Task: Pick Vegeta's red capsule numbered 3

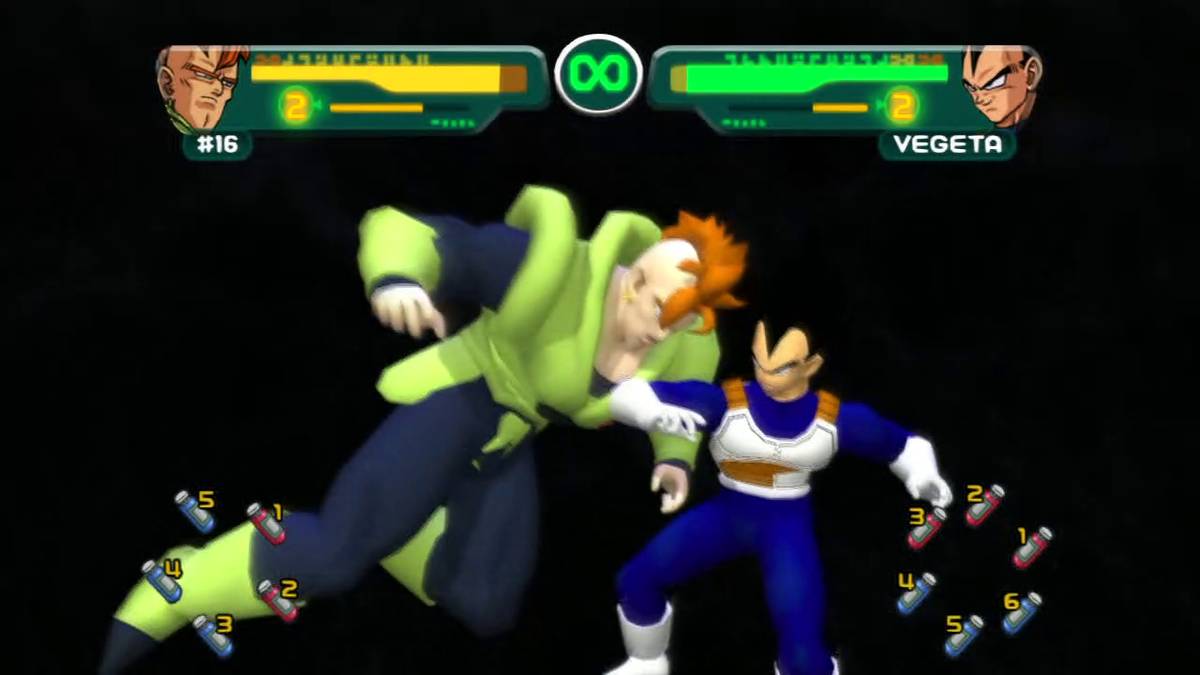Action: (926, 527)
